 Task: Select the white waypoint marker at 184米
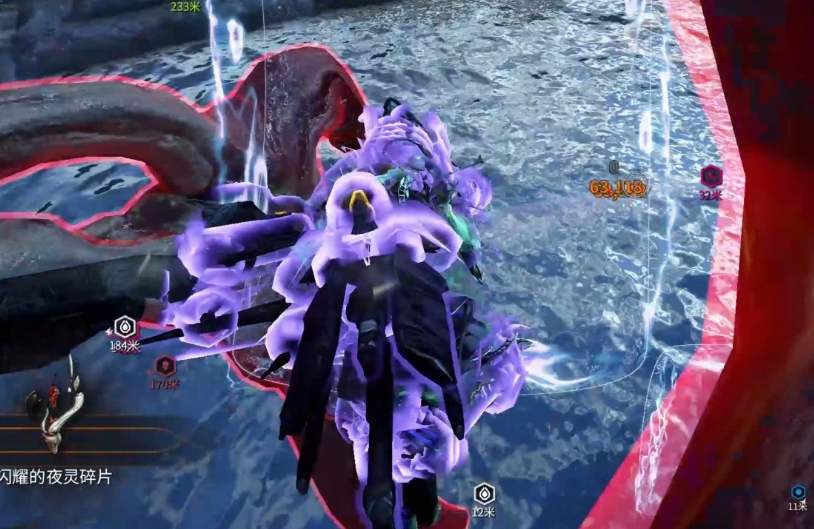tap(124, 326)
